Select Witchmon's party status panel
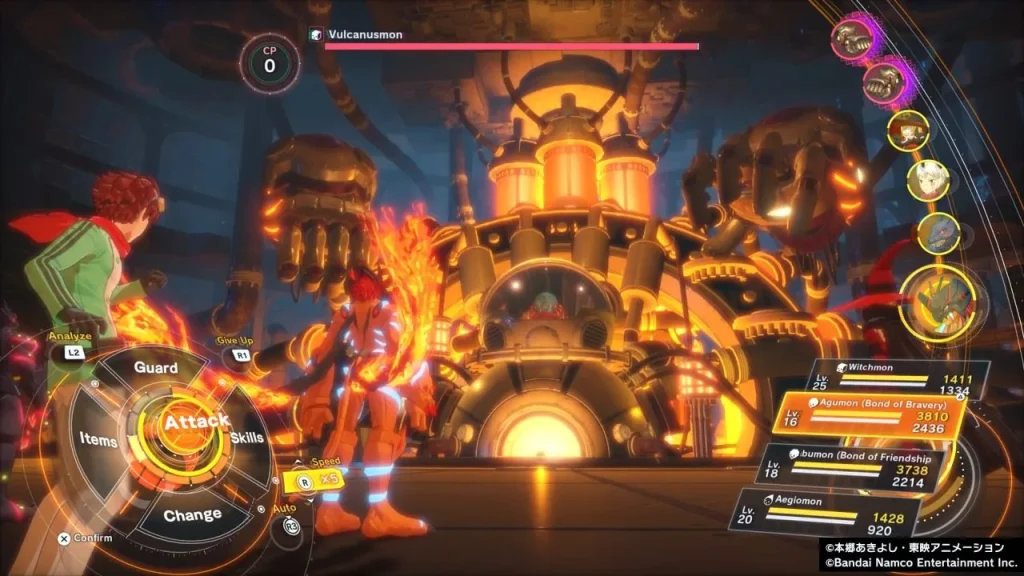 [900, 378]
